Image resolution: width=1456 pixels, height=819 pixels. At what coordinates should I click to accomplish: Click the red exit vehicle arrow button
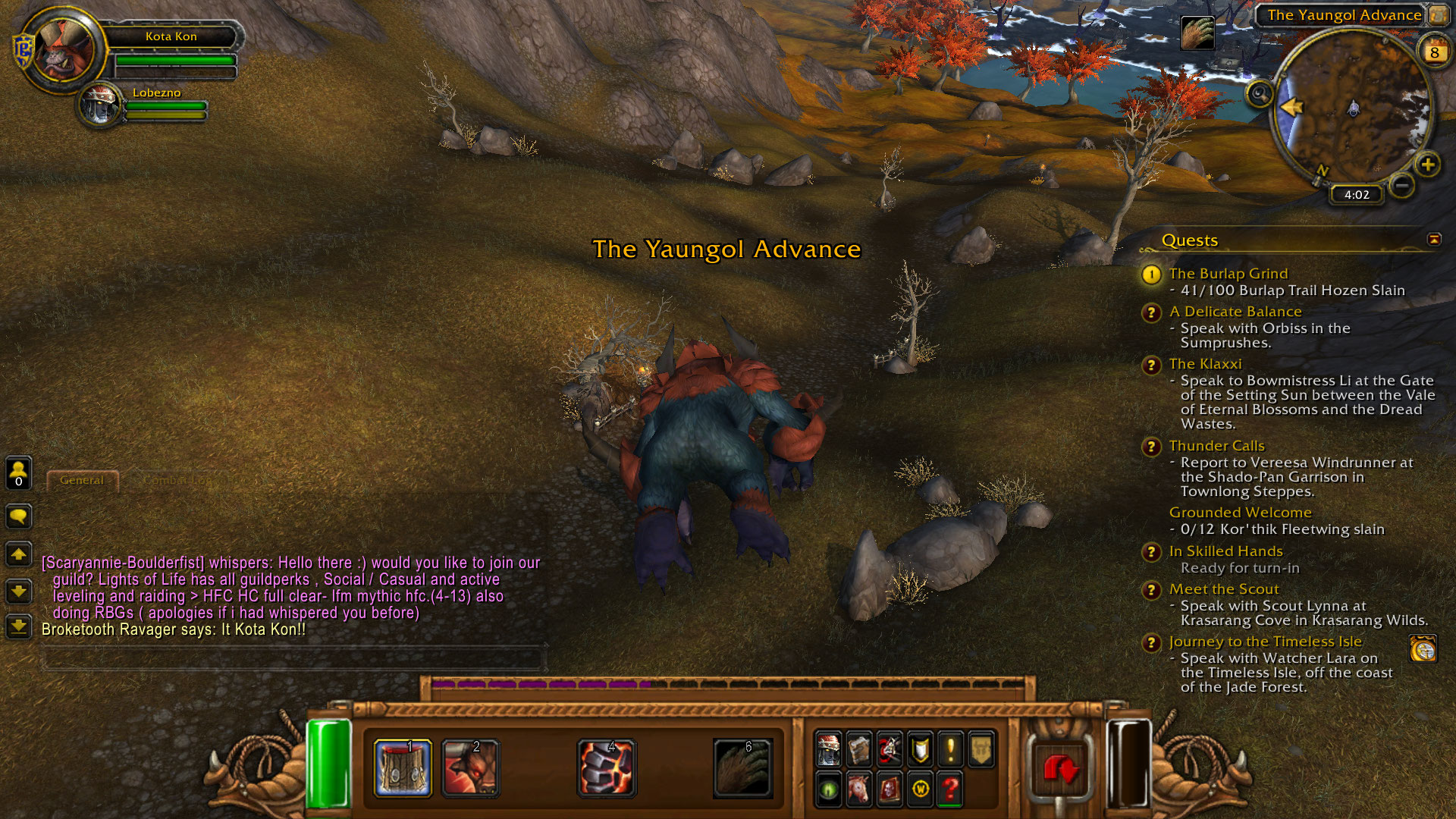tap(1060, 769)
